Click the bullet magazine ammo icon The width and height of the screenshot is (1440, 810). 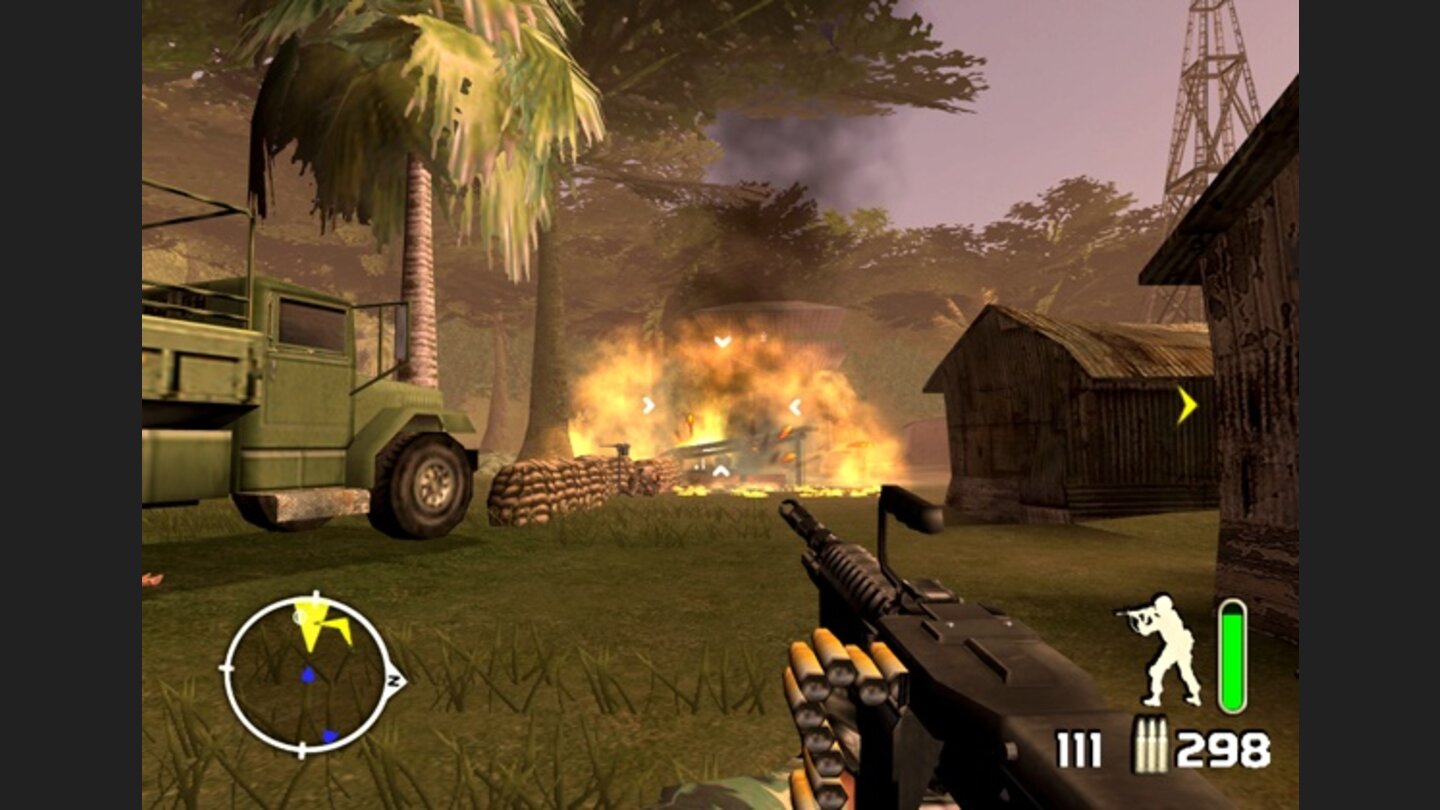(x=1152, y=744)
